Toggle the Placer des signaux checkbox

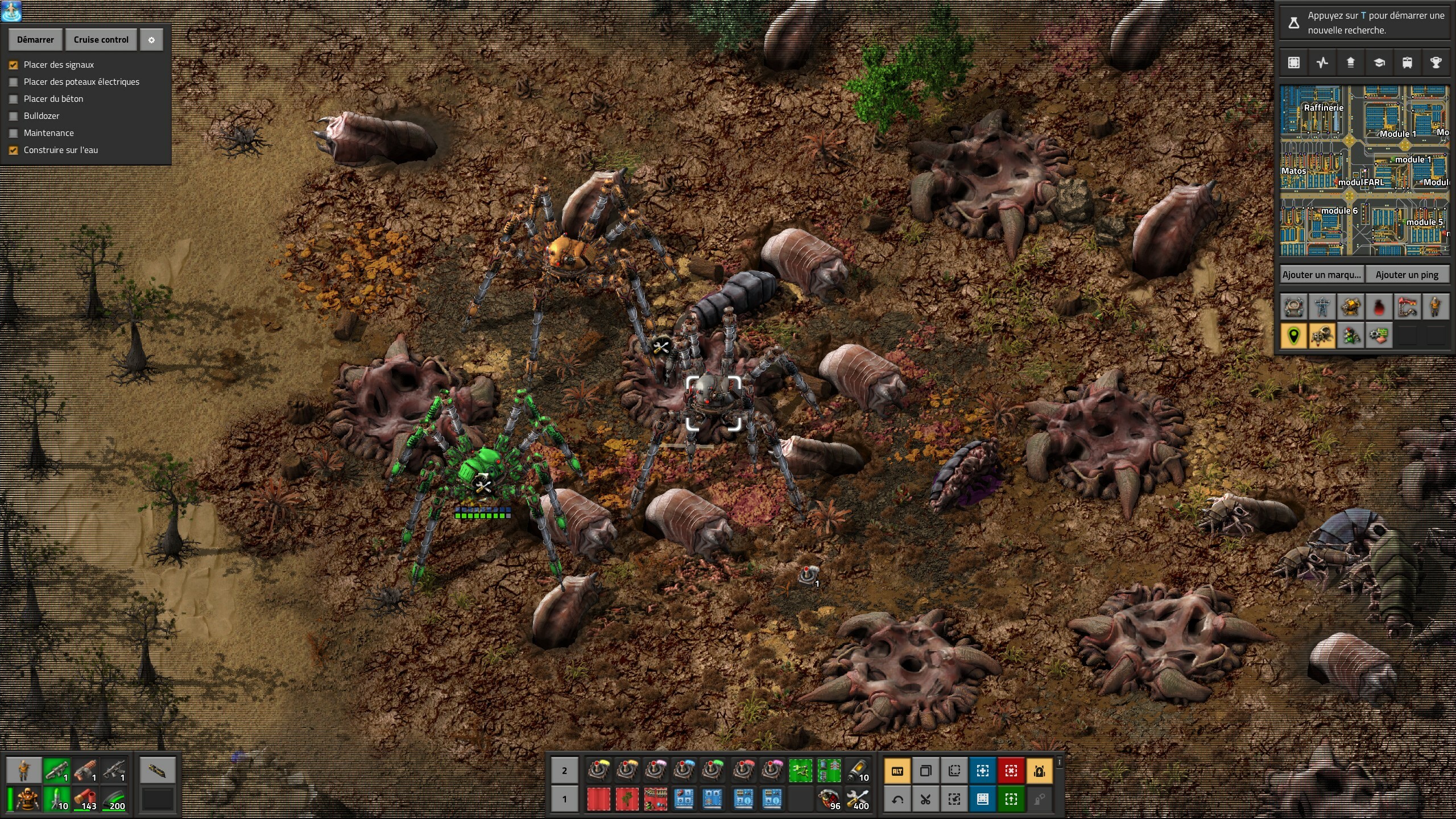coord(14,65)
